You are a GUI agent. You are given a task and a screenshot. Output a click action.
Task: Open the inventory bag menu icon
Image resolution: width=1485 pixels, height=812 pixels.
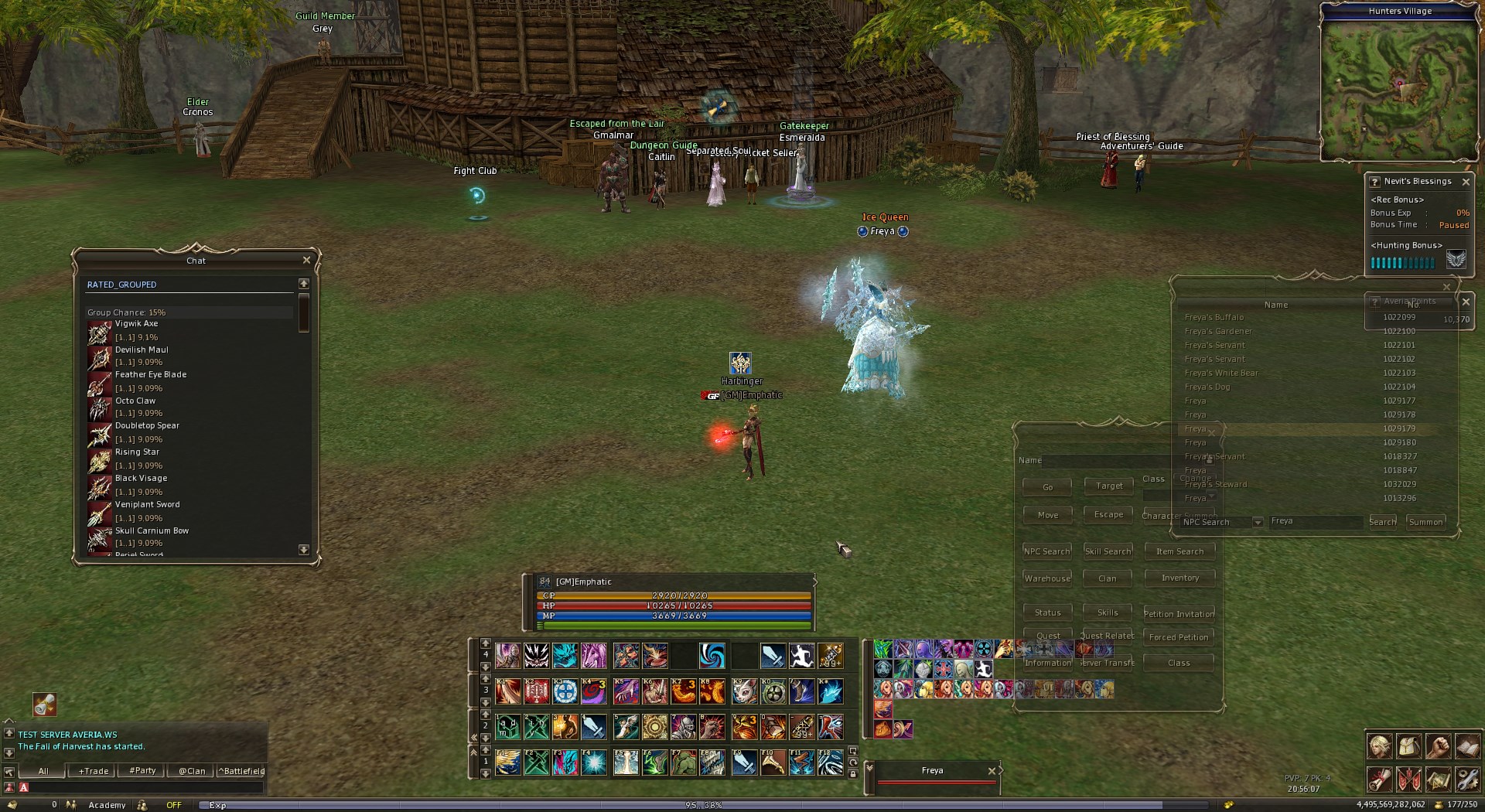tap(1408, 747)
